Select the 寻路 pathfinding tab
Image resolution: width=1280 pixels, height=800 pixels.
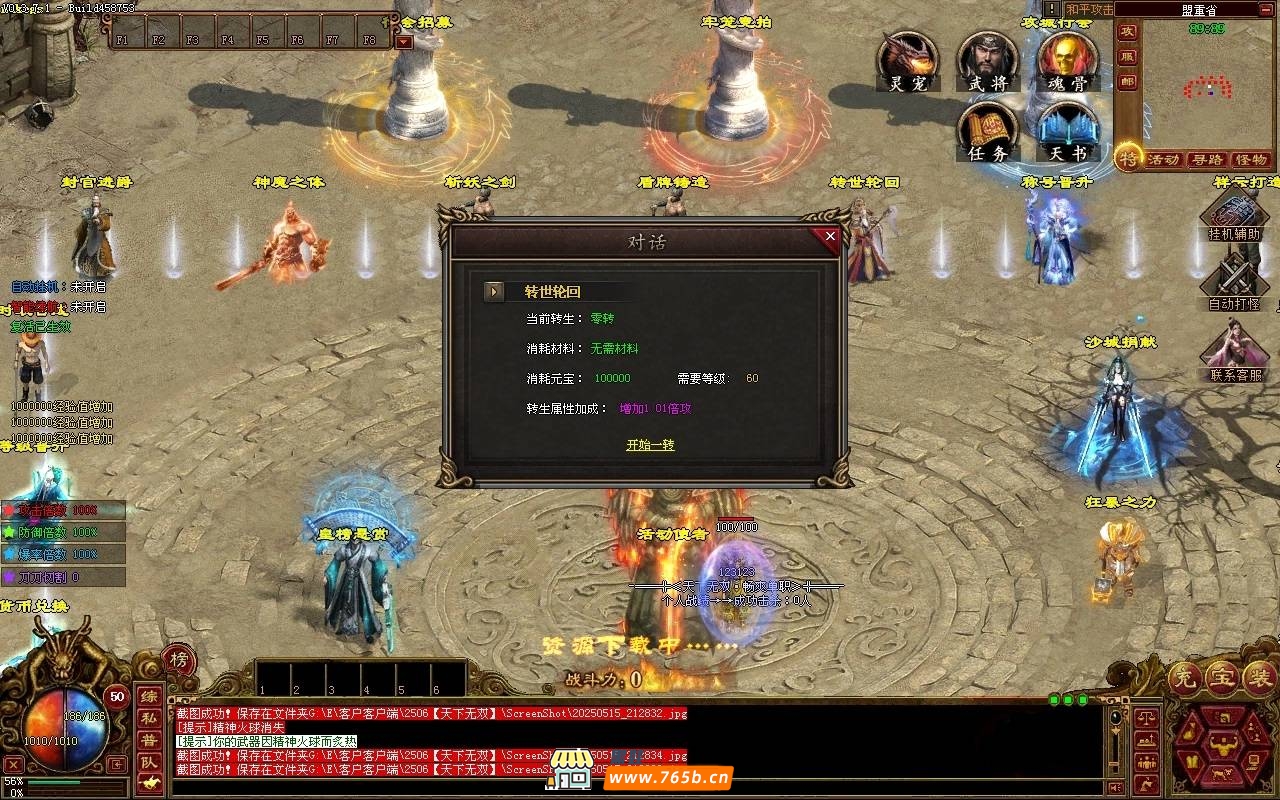coord(1207,160)
